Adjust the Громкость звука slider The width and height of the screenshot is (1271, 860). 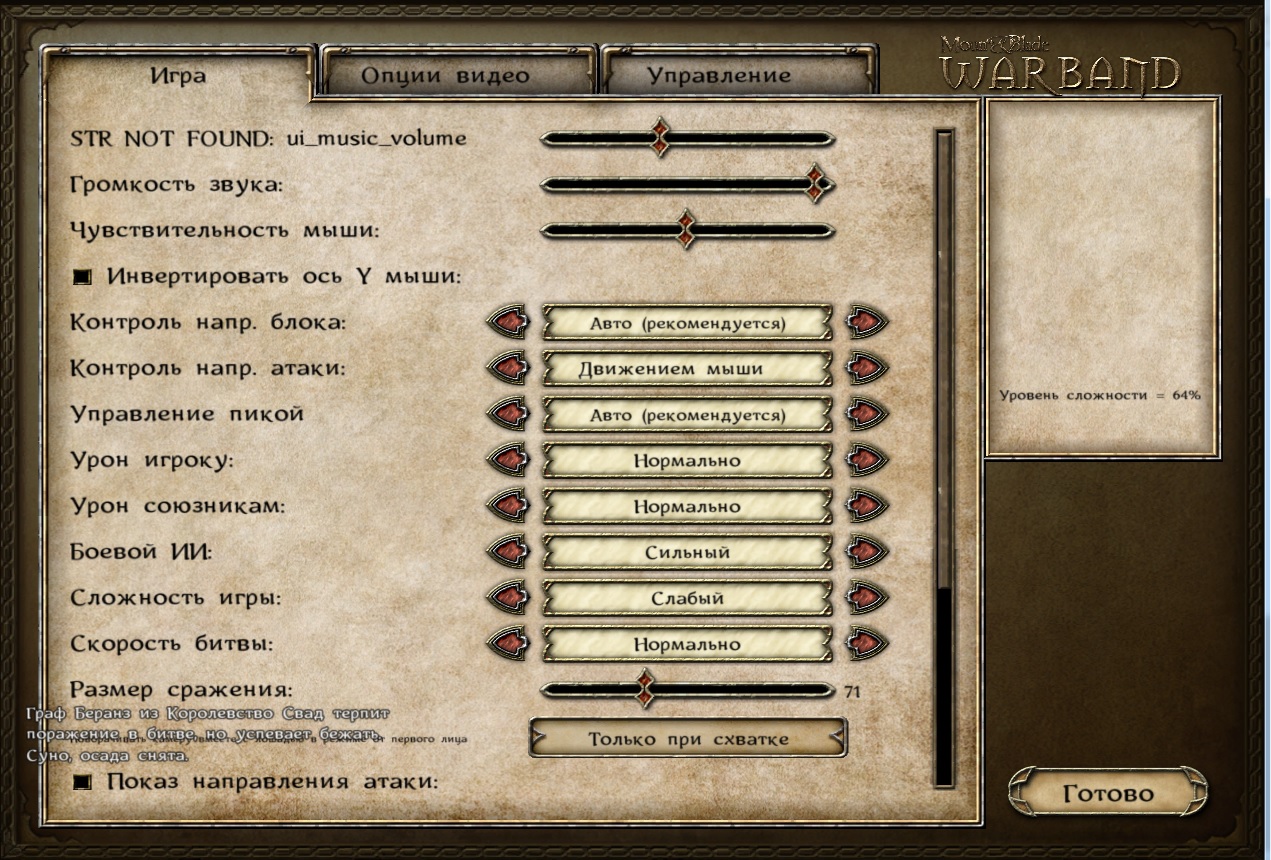click(816, 184)
